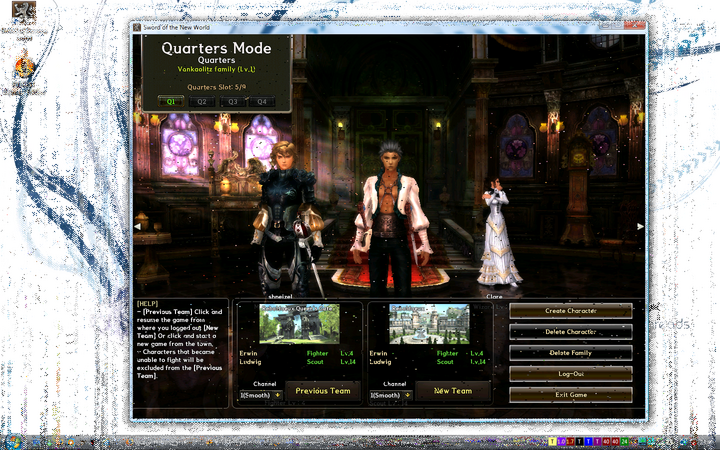Resume with the Previous Team button
Screen dimensions: 720x450
pos(323,391)
